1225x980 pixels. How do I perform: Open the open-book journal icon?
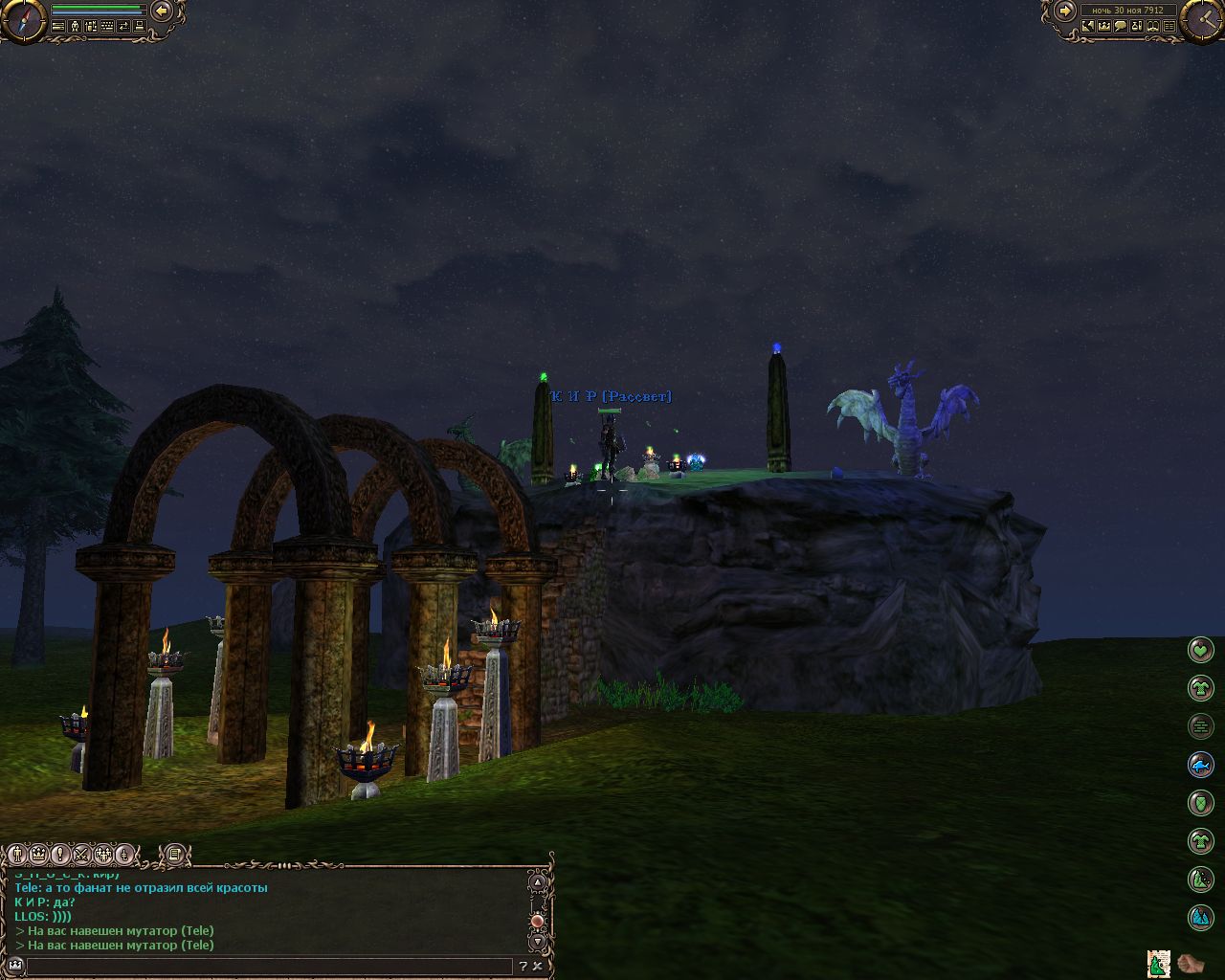coord(1153,27)
